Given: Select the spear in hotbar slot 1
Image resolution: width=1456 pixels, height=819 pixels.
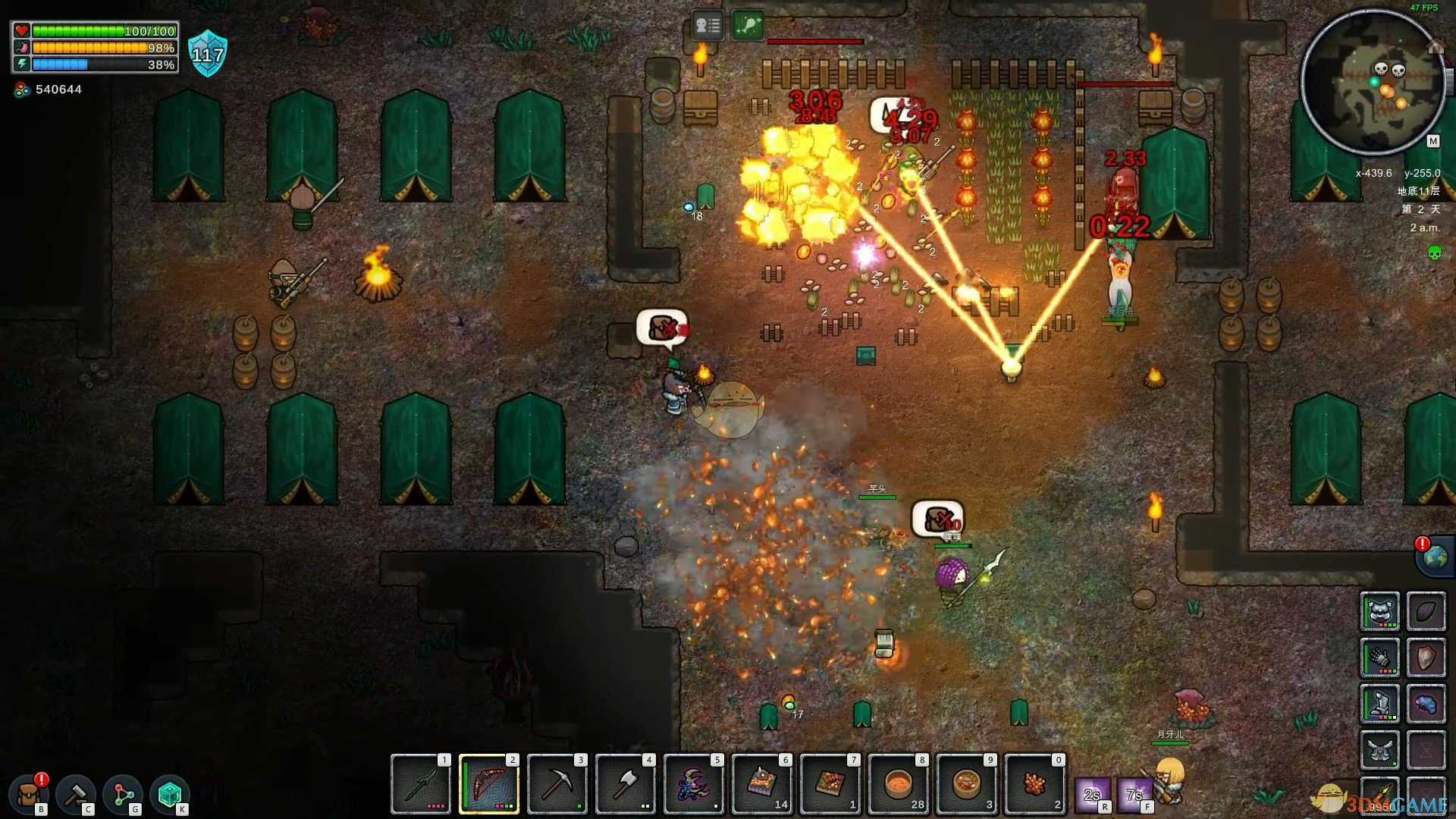Looking at the screenshot, I should click(421, 783).
